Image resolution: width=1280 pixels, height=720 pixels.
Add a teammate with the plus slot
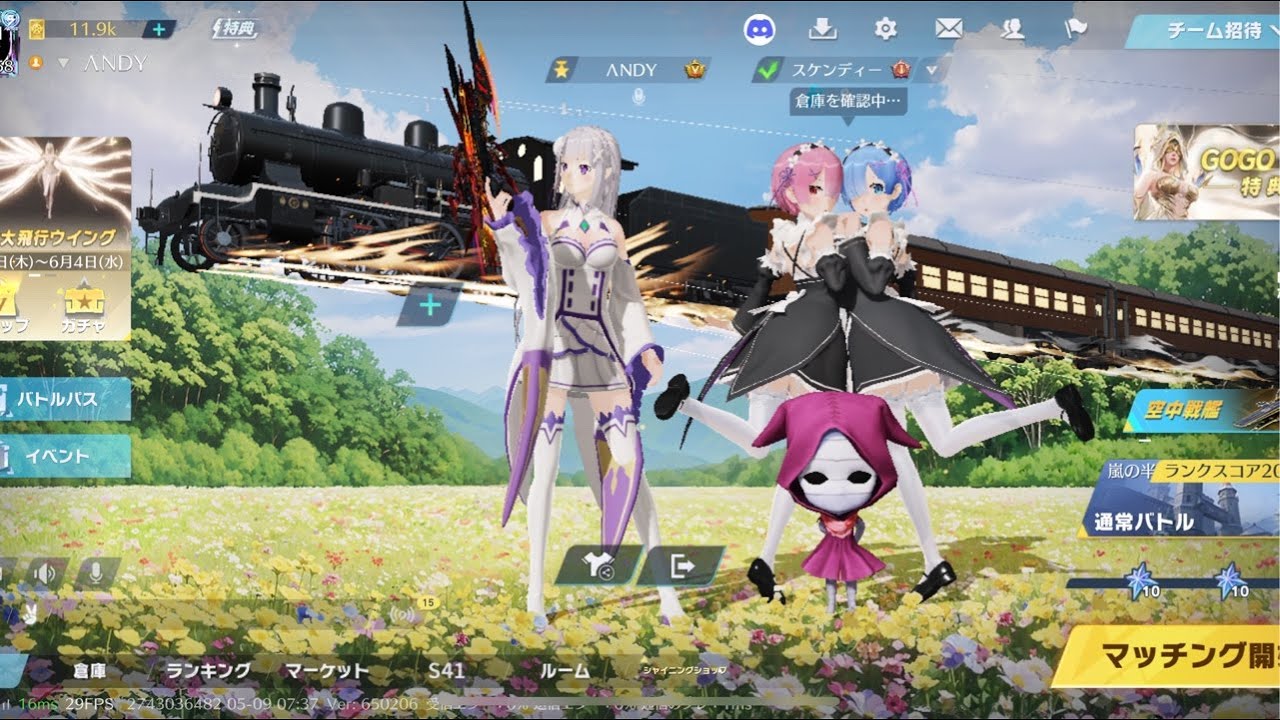coord(430,305)
